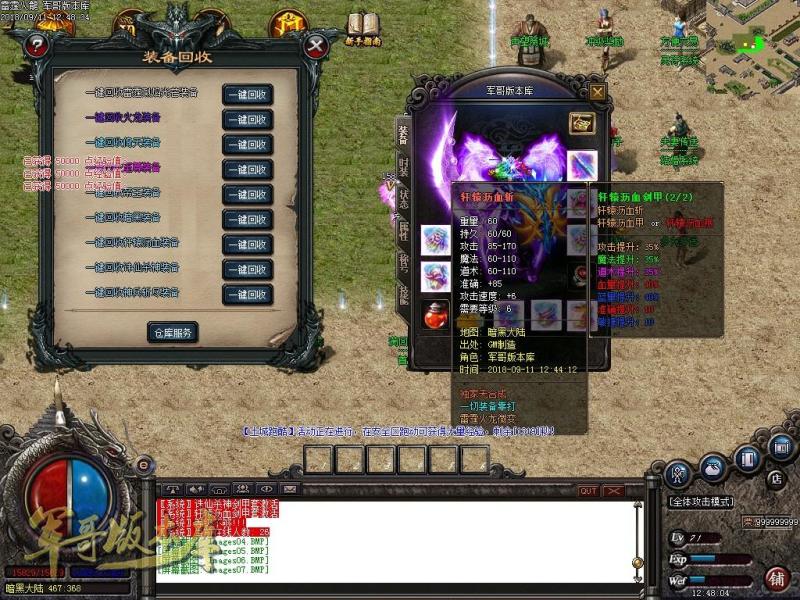Recycle 轩辕沥血 equipment with its 一键回收 button
The width and height of the screenshot is (800, 600).
[247, 244]
